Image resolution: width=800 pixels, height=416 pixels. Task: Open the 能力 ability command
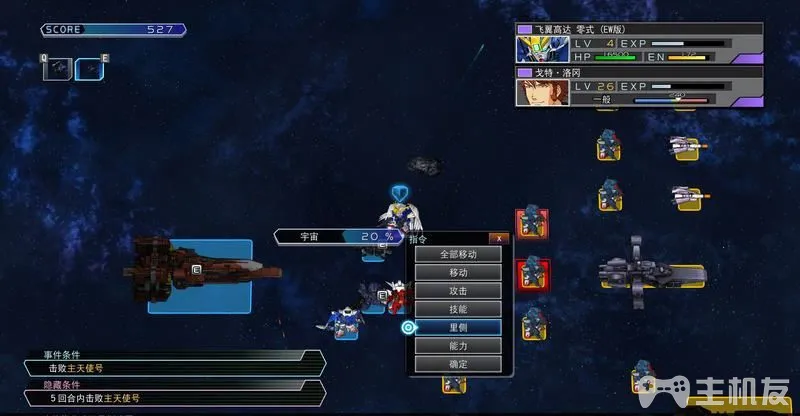click(458, 345)
